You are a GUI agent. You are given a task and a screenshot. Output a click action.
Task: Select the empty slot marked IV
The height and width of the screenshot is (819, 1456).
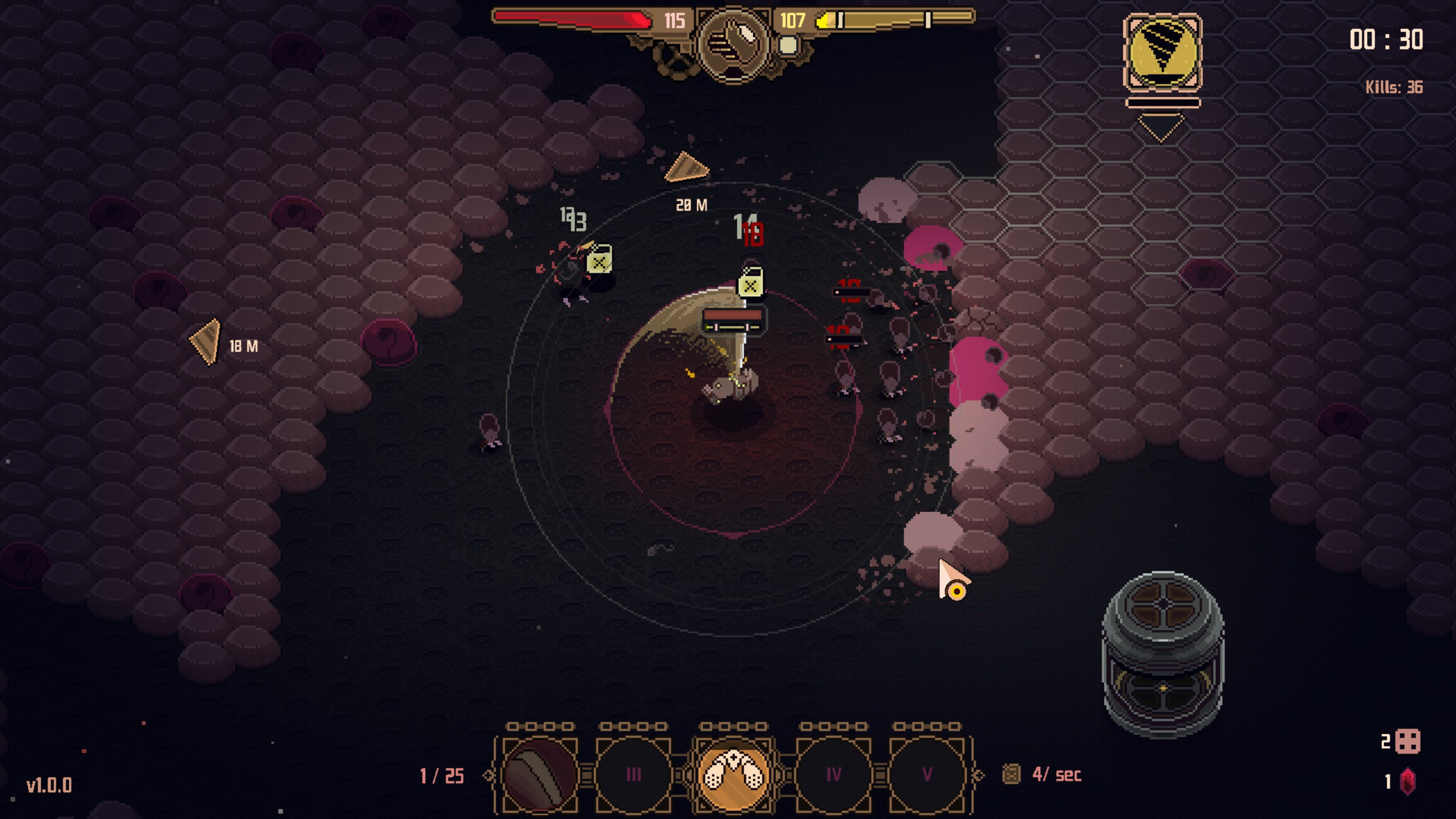click(x=833, y=775)
